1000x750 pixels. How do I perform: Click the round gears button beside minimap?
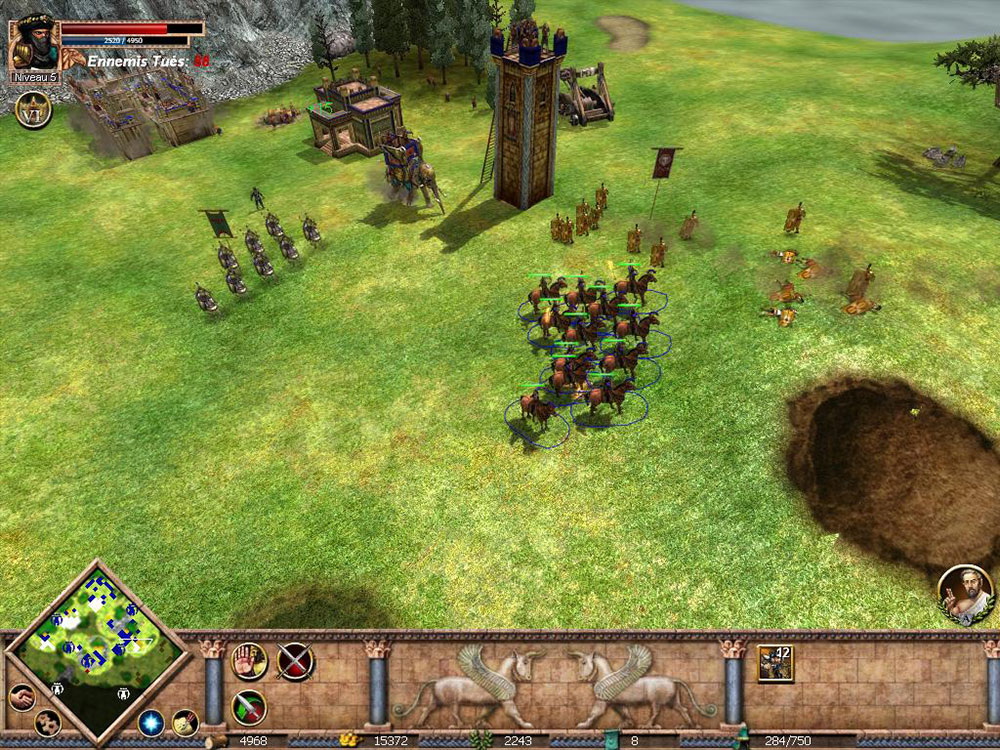tap(47, 722)
